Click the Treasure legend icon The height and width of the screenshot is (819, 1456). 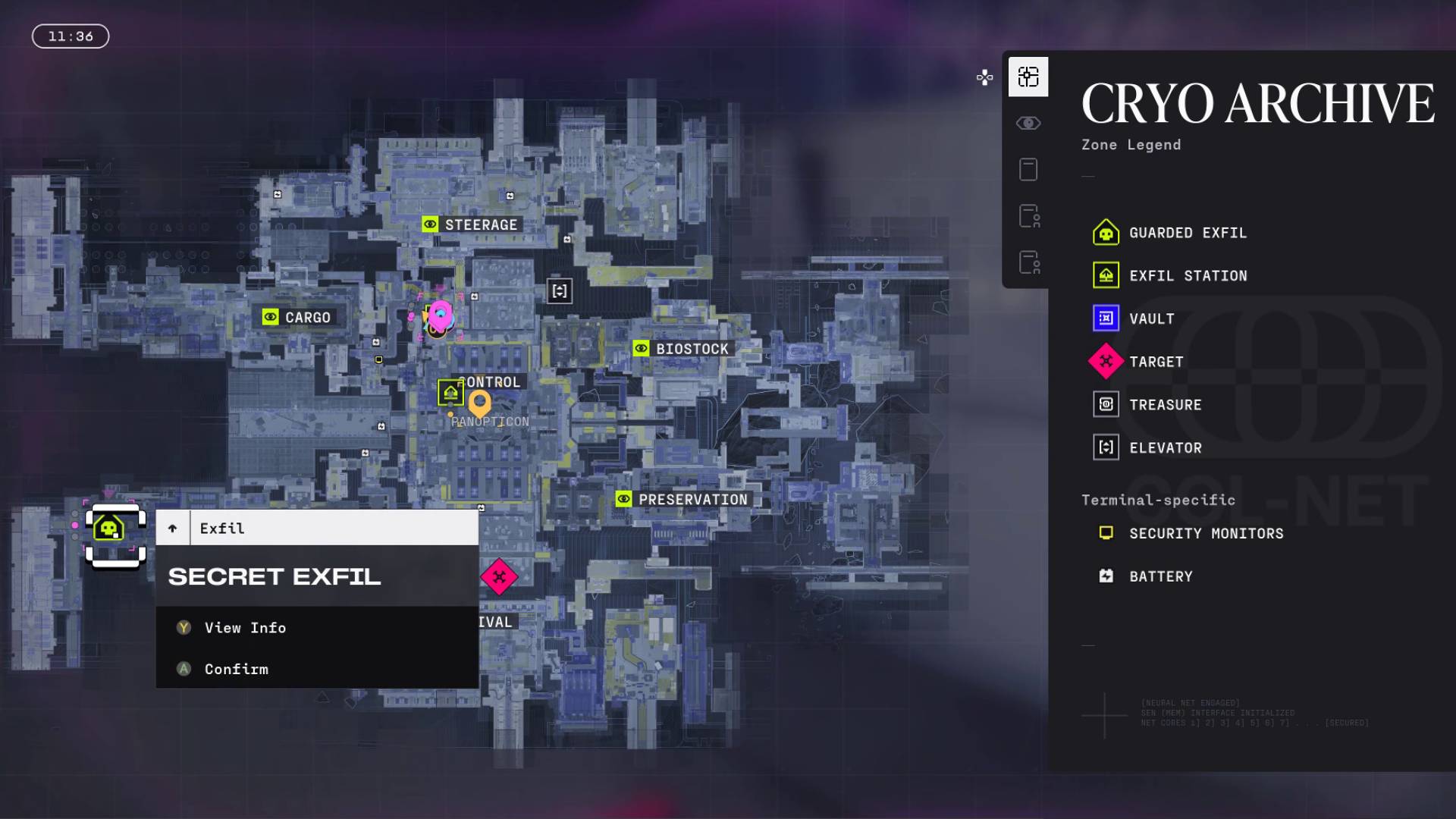point(1106,404)
